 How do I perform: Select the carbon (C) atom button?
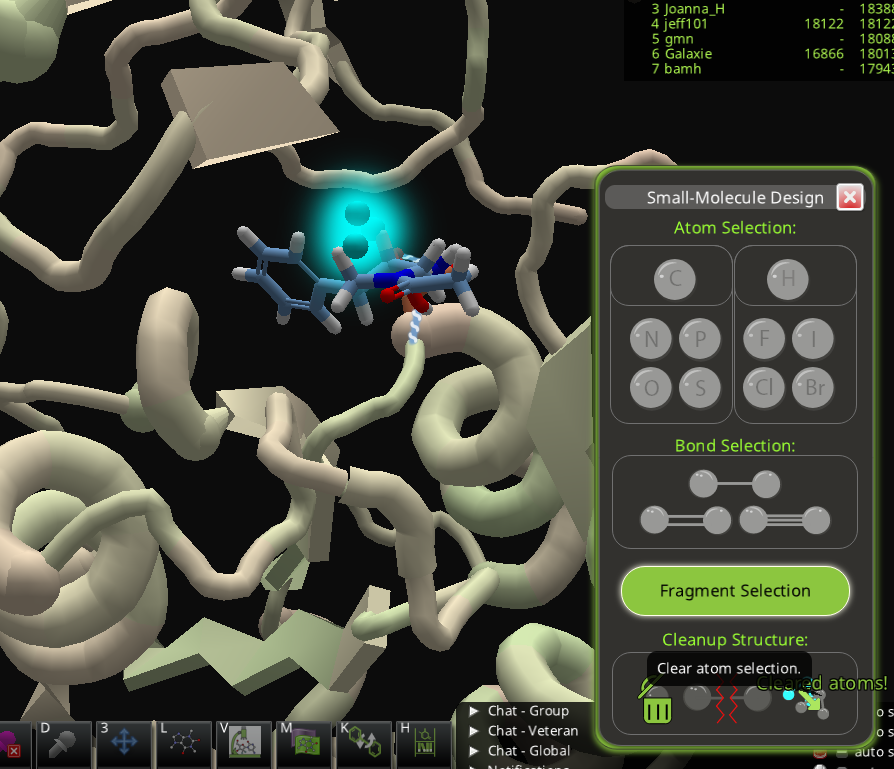[675, 279]
